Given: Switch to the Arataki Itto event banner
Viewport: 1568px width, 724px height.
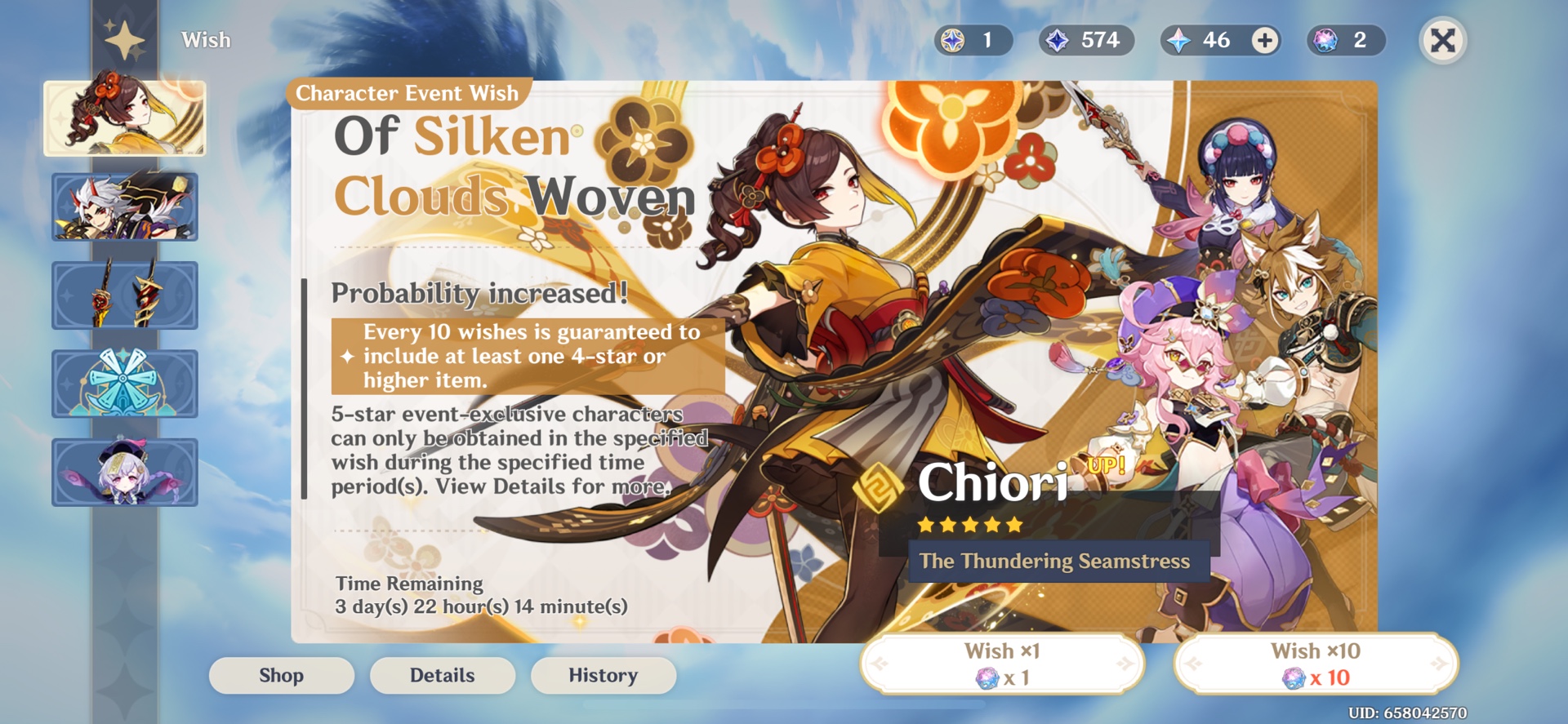Looking at the screenshot, I should [124, 207].
